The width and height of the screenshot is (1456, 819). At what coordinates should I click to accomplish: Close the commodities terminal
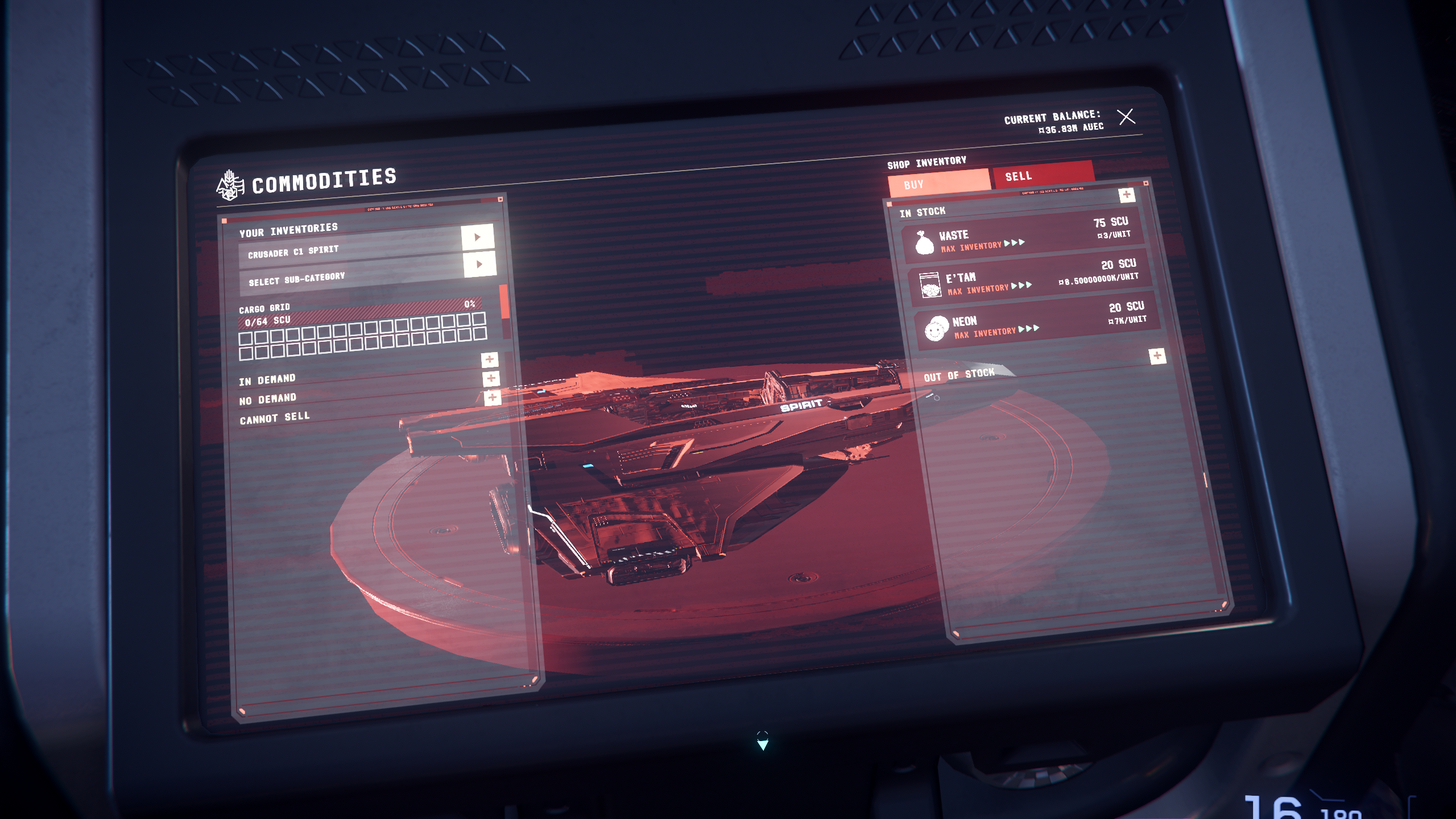pyautogui.click(x=1126, y=117)
